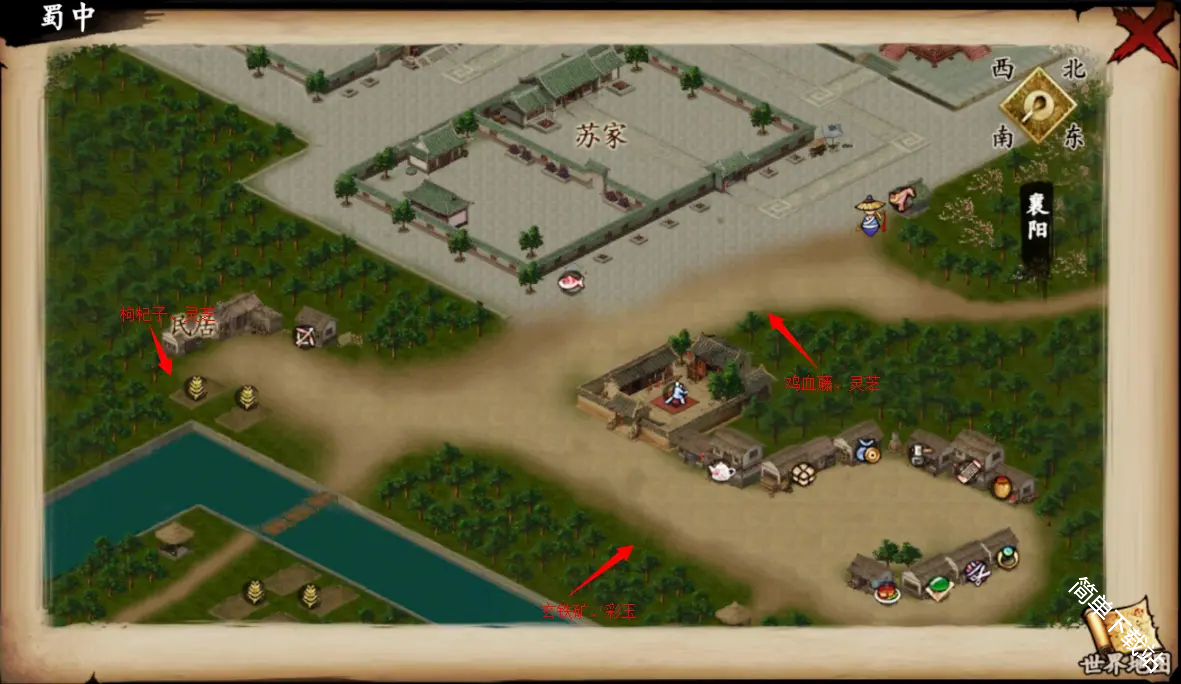Screen dimensions: 1181x684
Task: Select the 苏家 location label
Action: pyautogui.click(x=601, y=135)
